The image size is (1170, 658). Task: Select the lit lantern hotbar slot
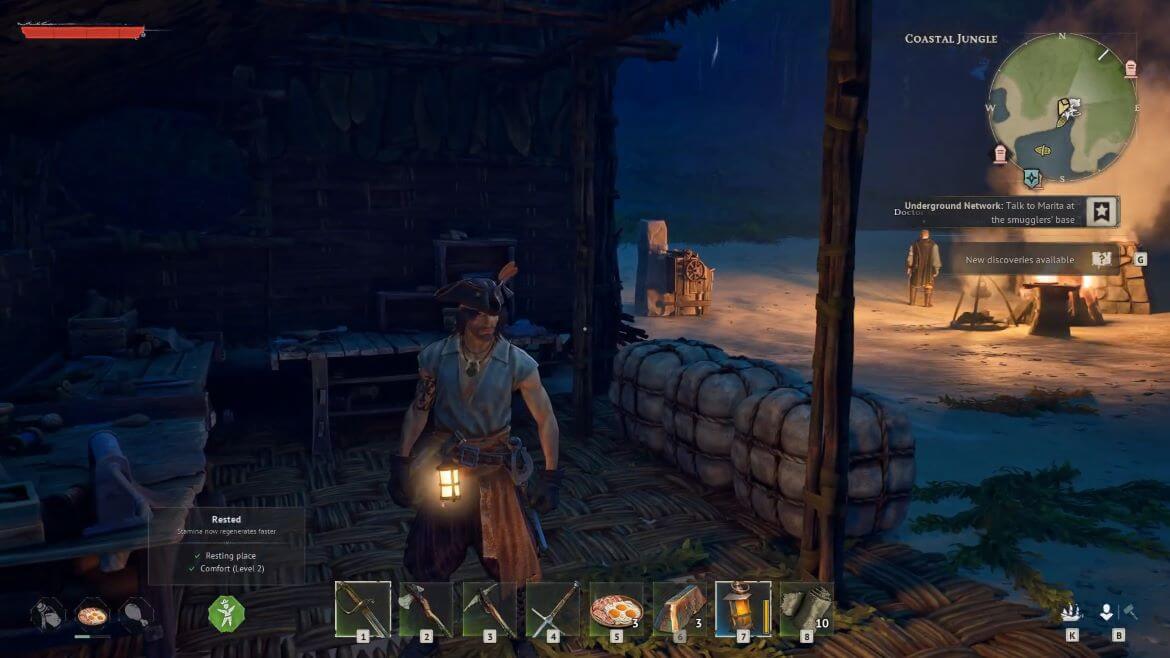point(743,608)
